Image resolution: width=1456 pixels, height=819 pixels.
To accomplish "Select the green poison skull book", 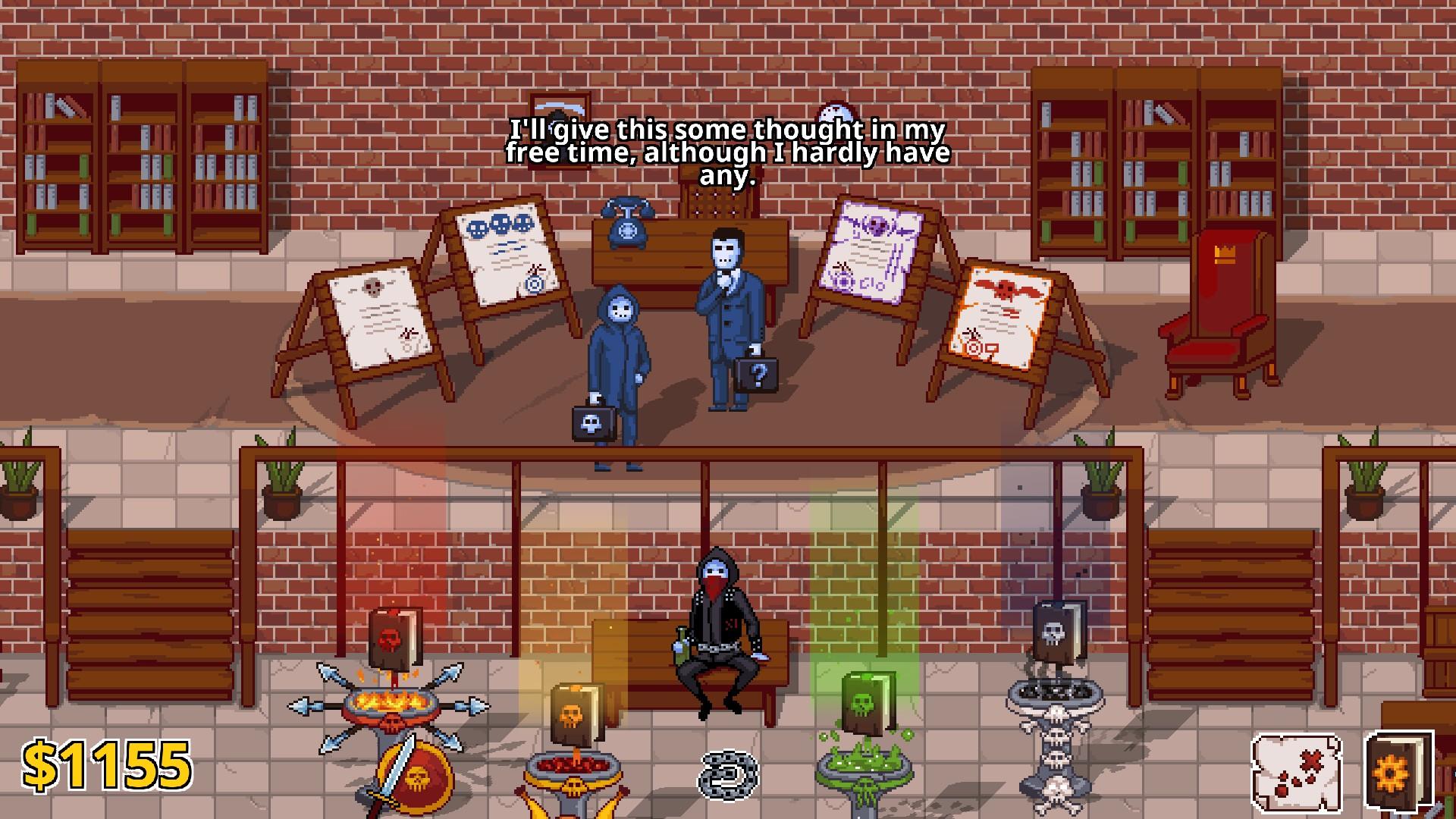I will (x=867, y=701).
